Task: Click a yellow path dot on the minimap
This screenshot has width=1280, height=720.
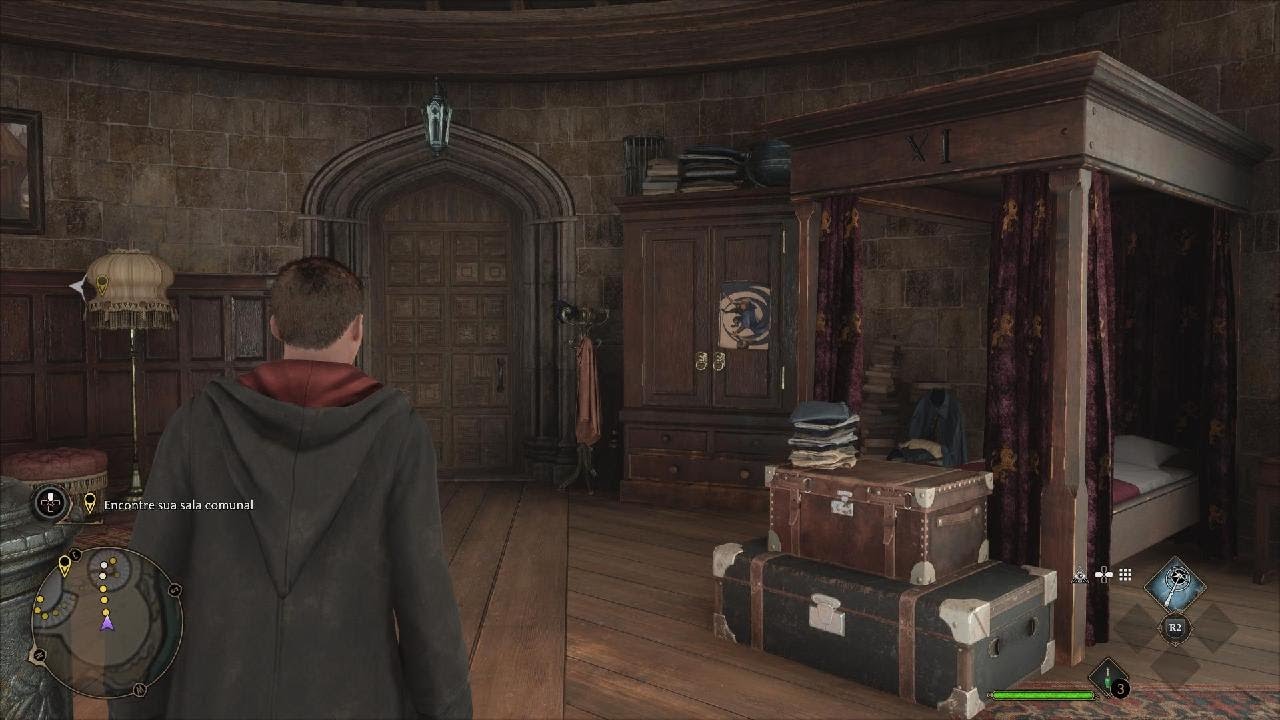Action: click(x=104, y=598)
